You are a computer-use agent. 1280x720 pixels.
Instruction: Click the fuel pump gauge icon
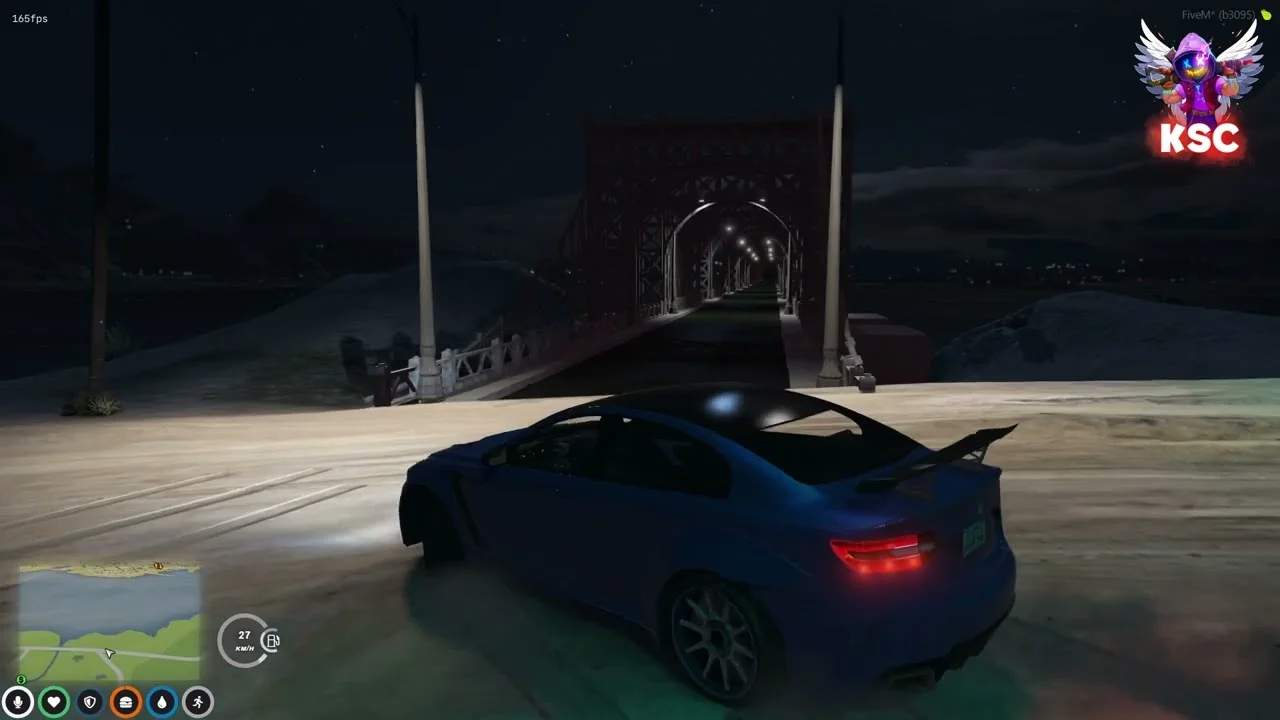271,641
